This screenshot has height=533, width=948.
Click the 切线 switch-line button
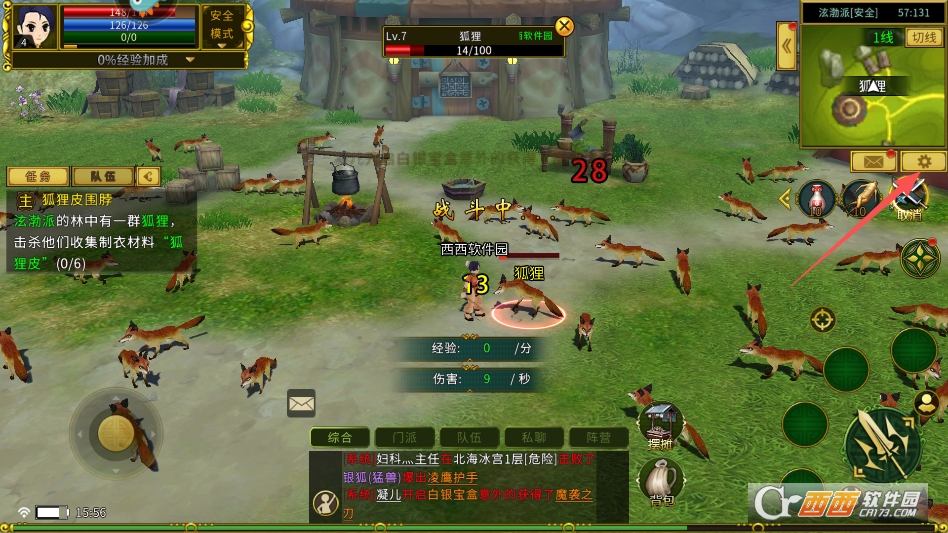(x=923, y=38)
